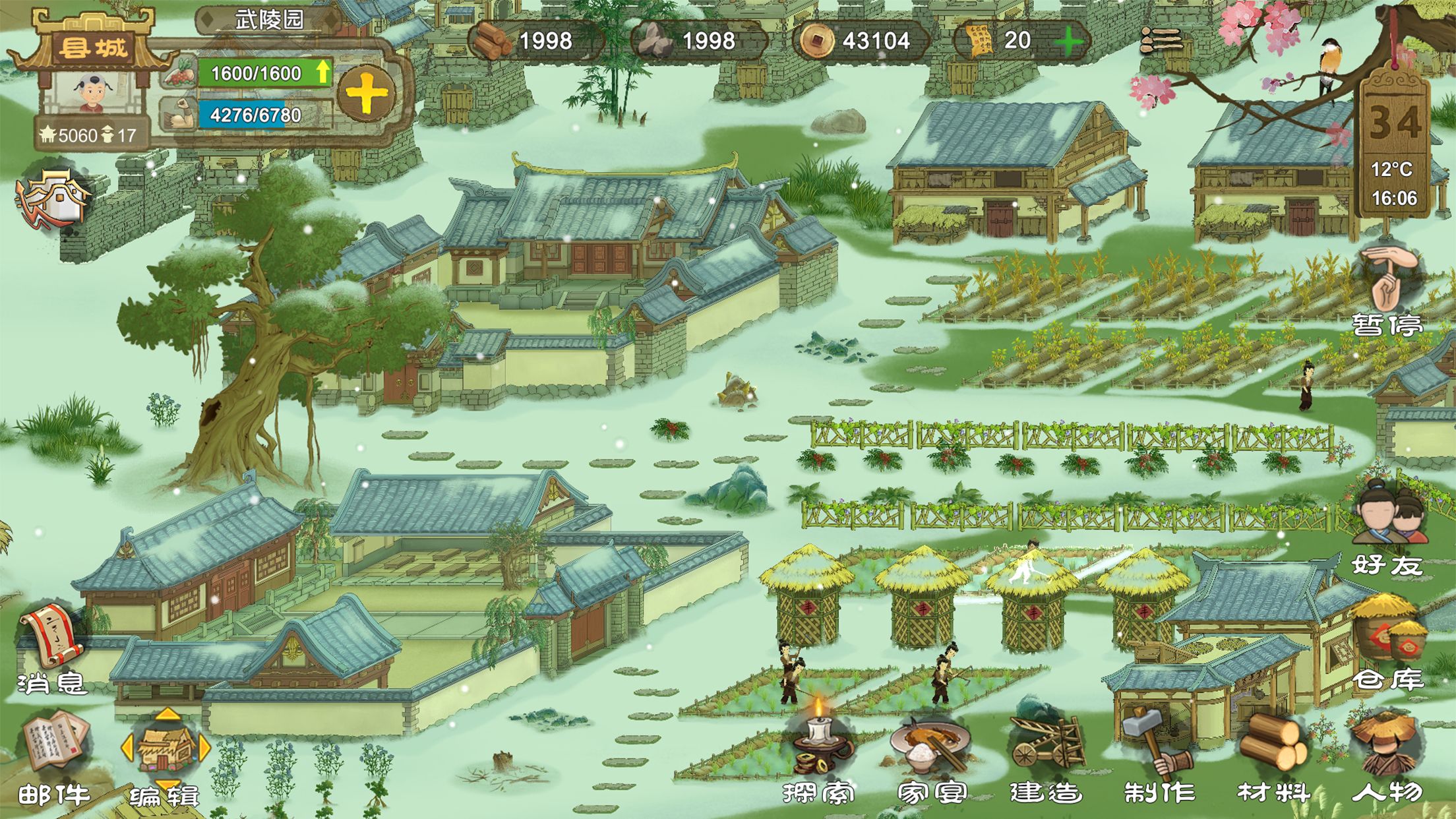
Task: Enter 编辑 edit mode
Action: tap(166, 758)
